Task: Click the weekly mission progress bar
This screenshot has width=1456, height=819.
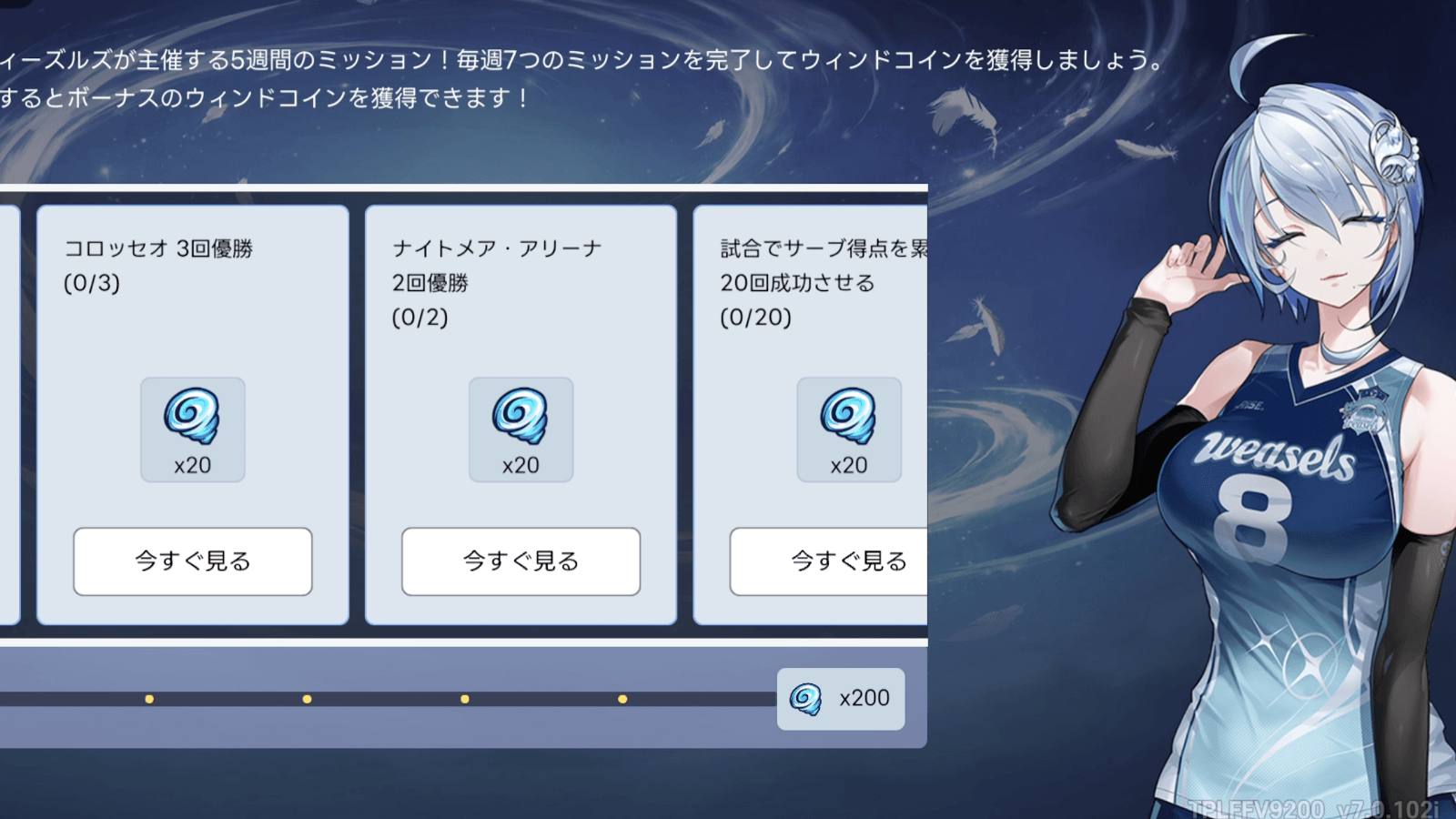Action: click(x=382, y=699)
